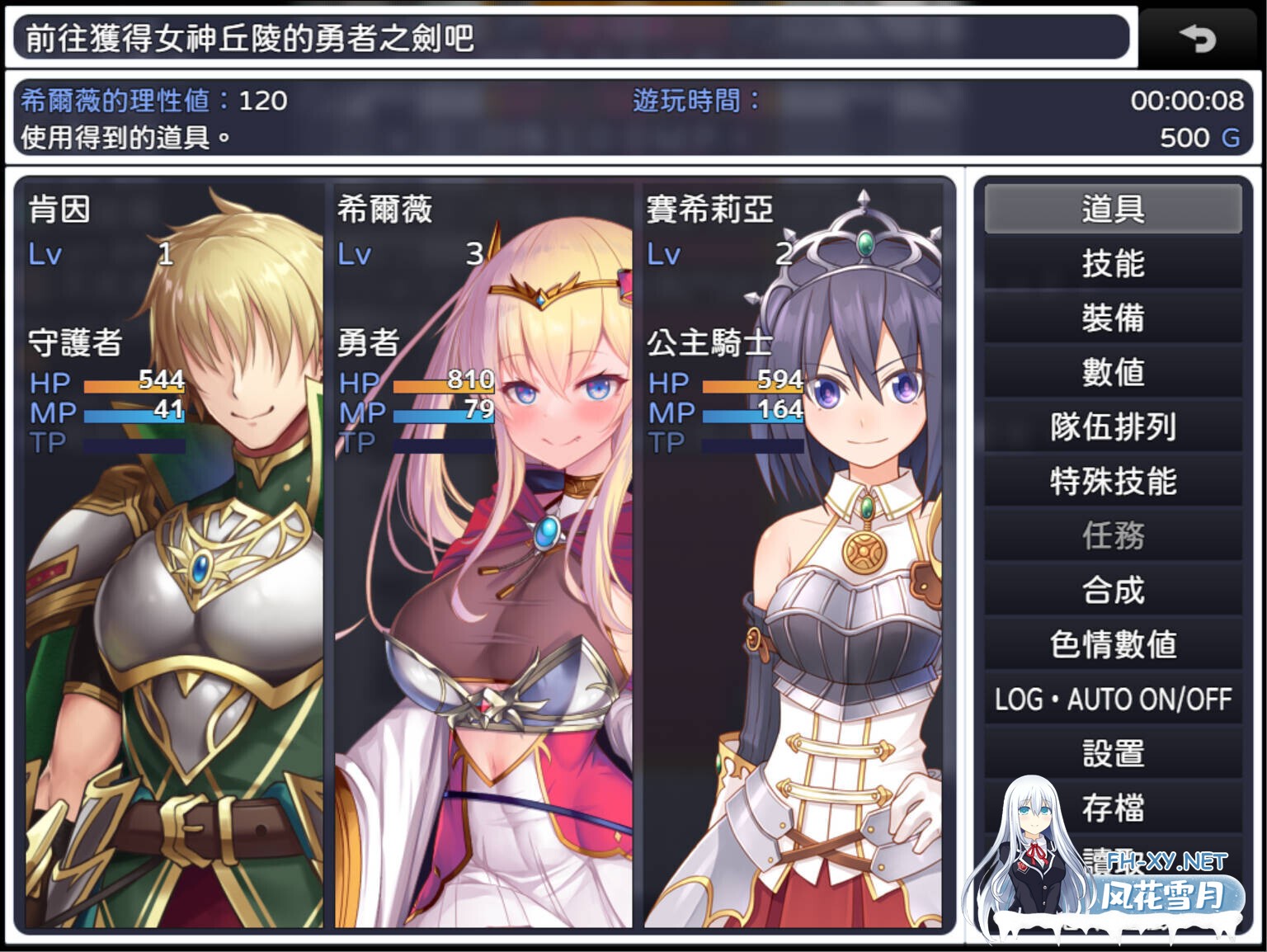Viewport: 1267px width, 952px height.
Task: Open the 裝備 (Equipment) option
Action: coord(1113,319)
